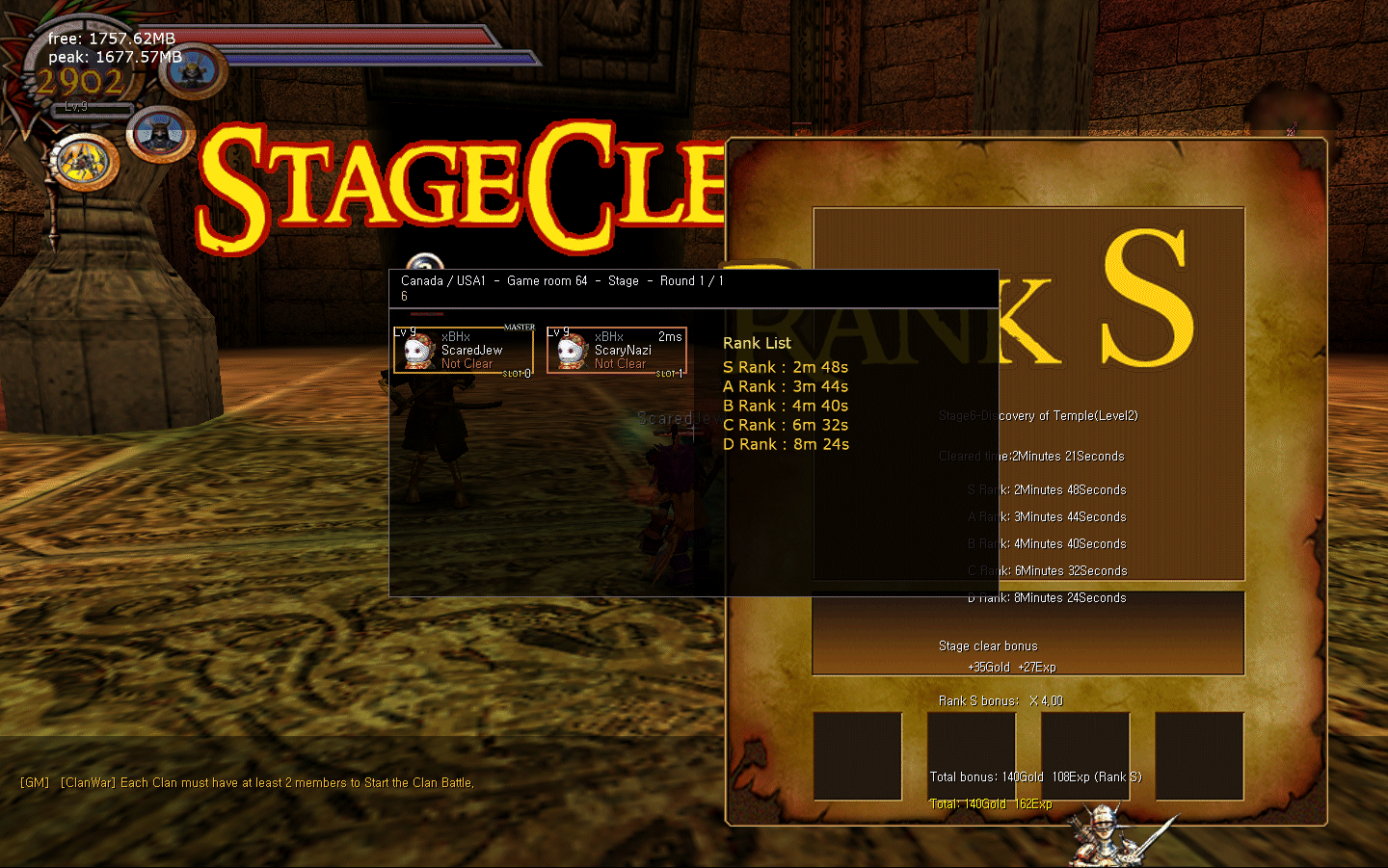Click the yellow winged creature HUD icon
Viewport: 1388px width, 868px height.
tap(84, 161)
